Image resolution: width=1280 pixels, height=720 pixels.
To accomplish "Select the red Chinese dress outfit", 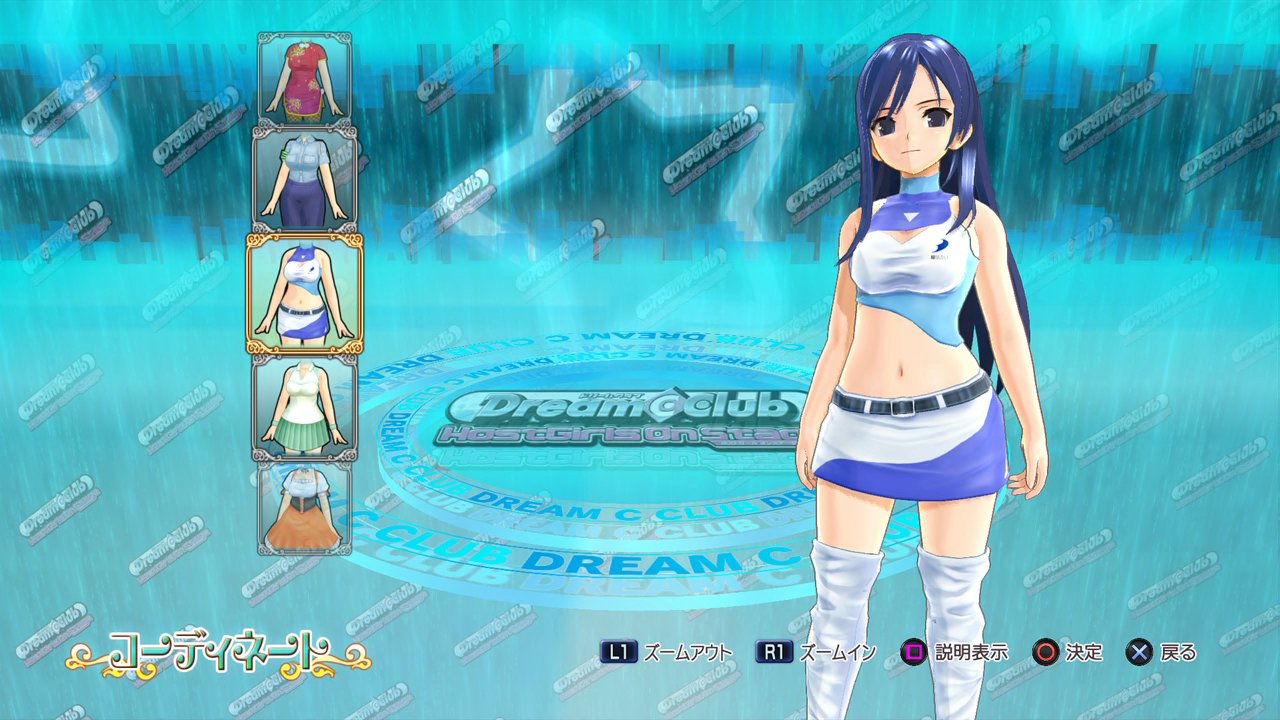I will pyautogui.click(x=305, y=79).
